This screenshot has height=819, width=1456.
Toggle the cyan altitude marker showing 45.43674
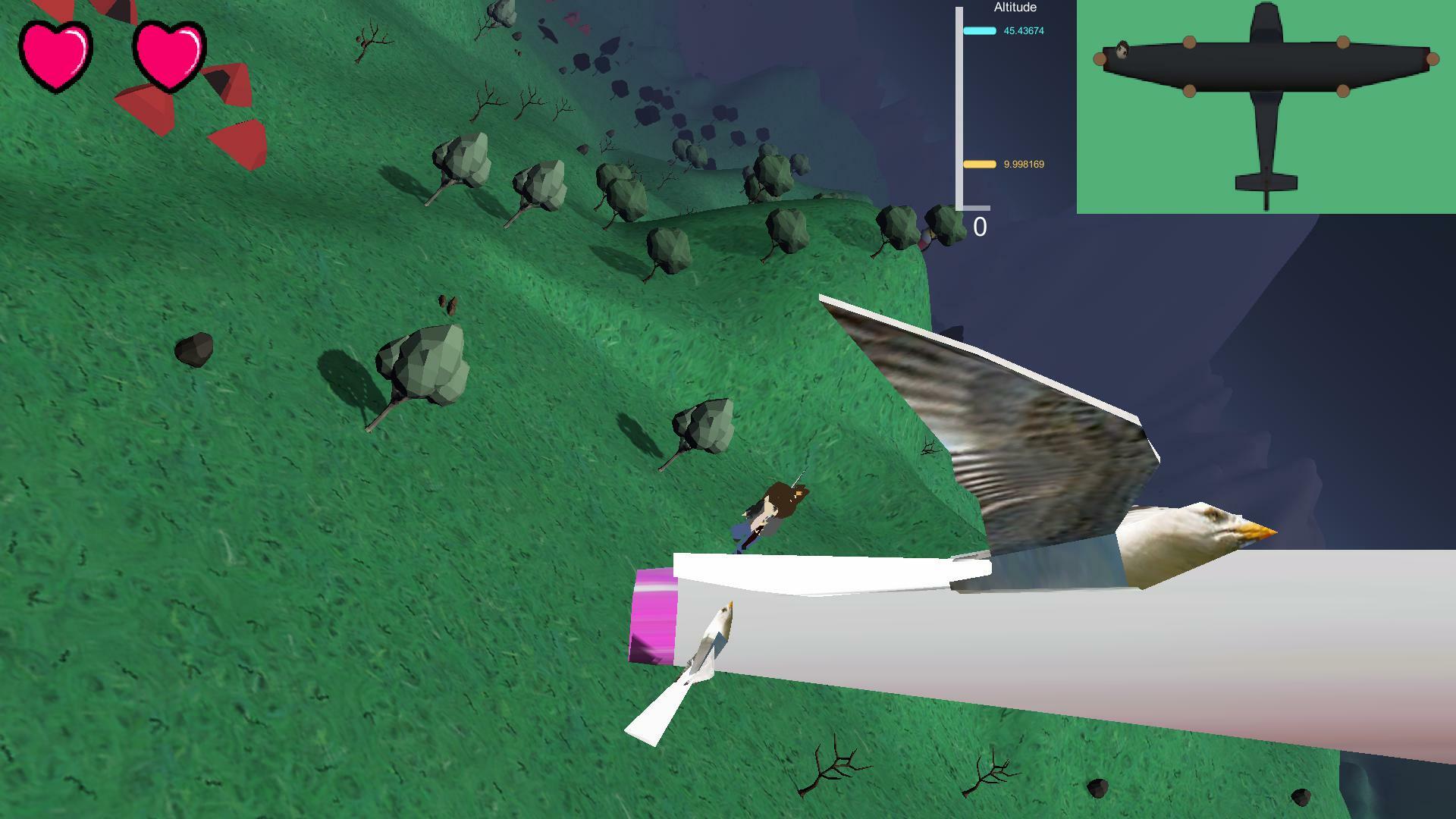[978, 31]
